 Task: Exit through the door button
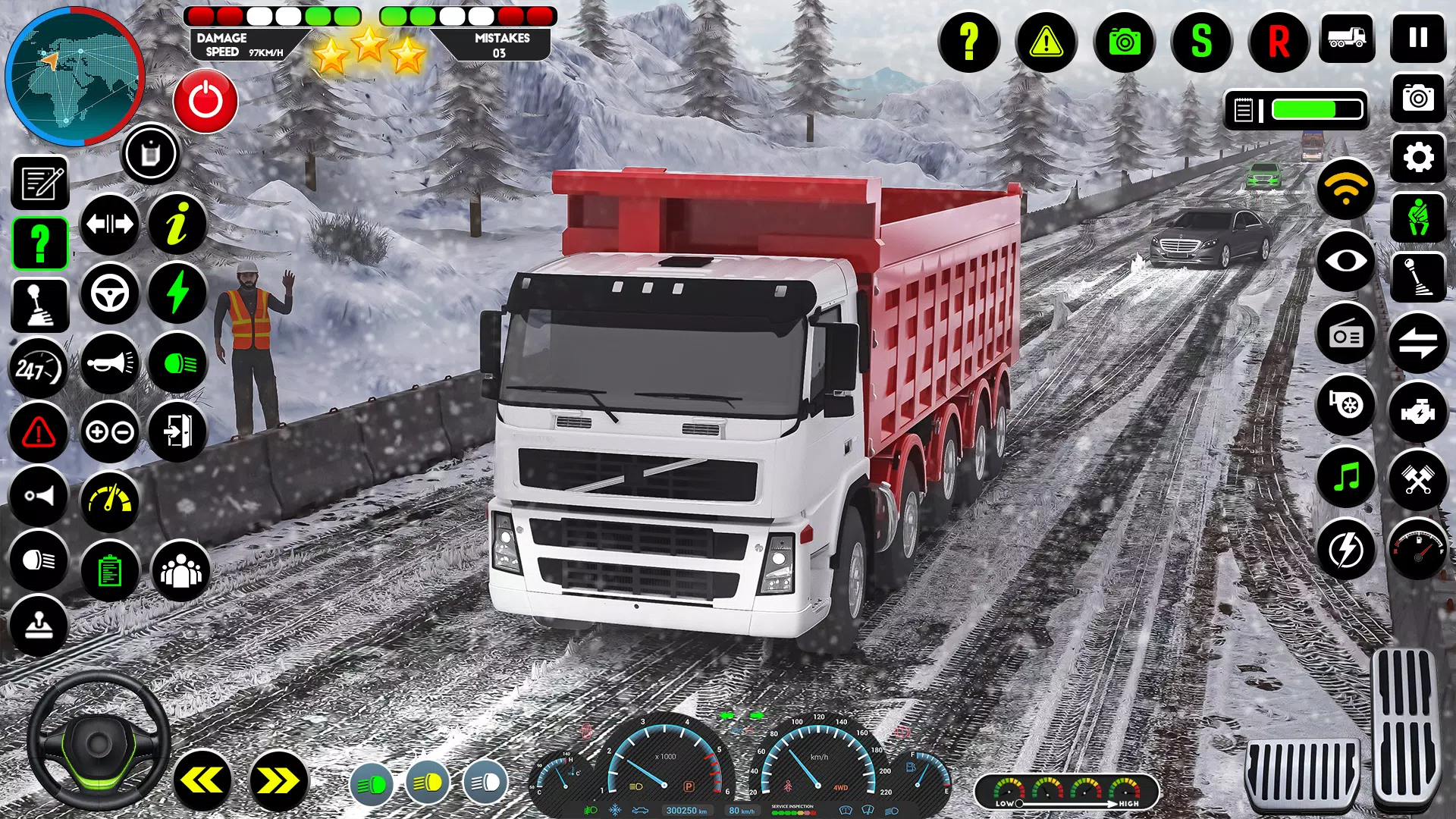179,432
